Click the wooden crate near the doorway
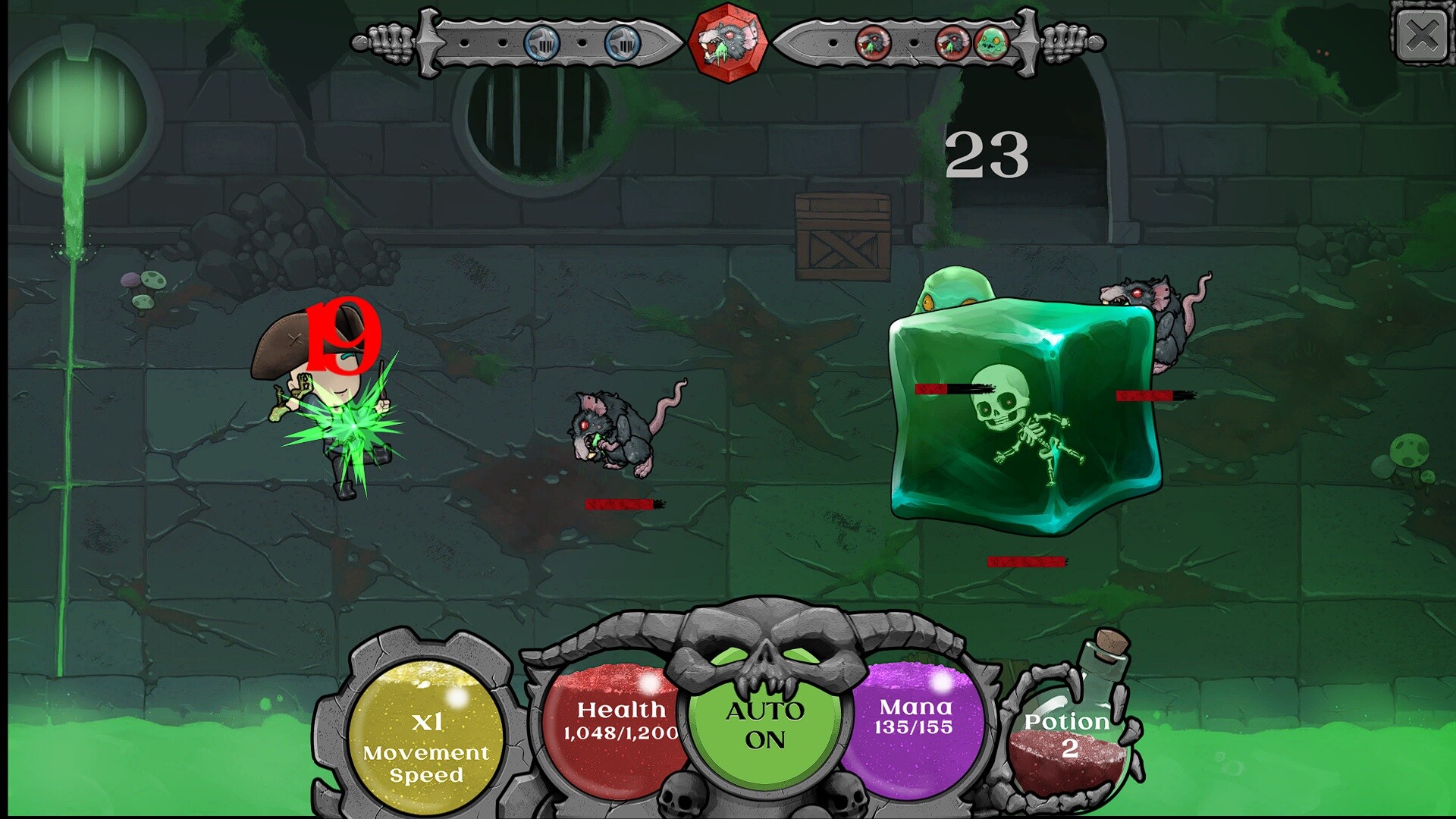This screenshot has width=1456, height=819. [844, 231]
